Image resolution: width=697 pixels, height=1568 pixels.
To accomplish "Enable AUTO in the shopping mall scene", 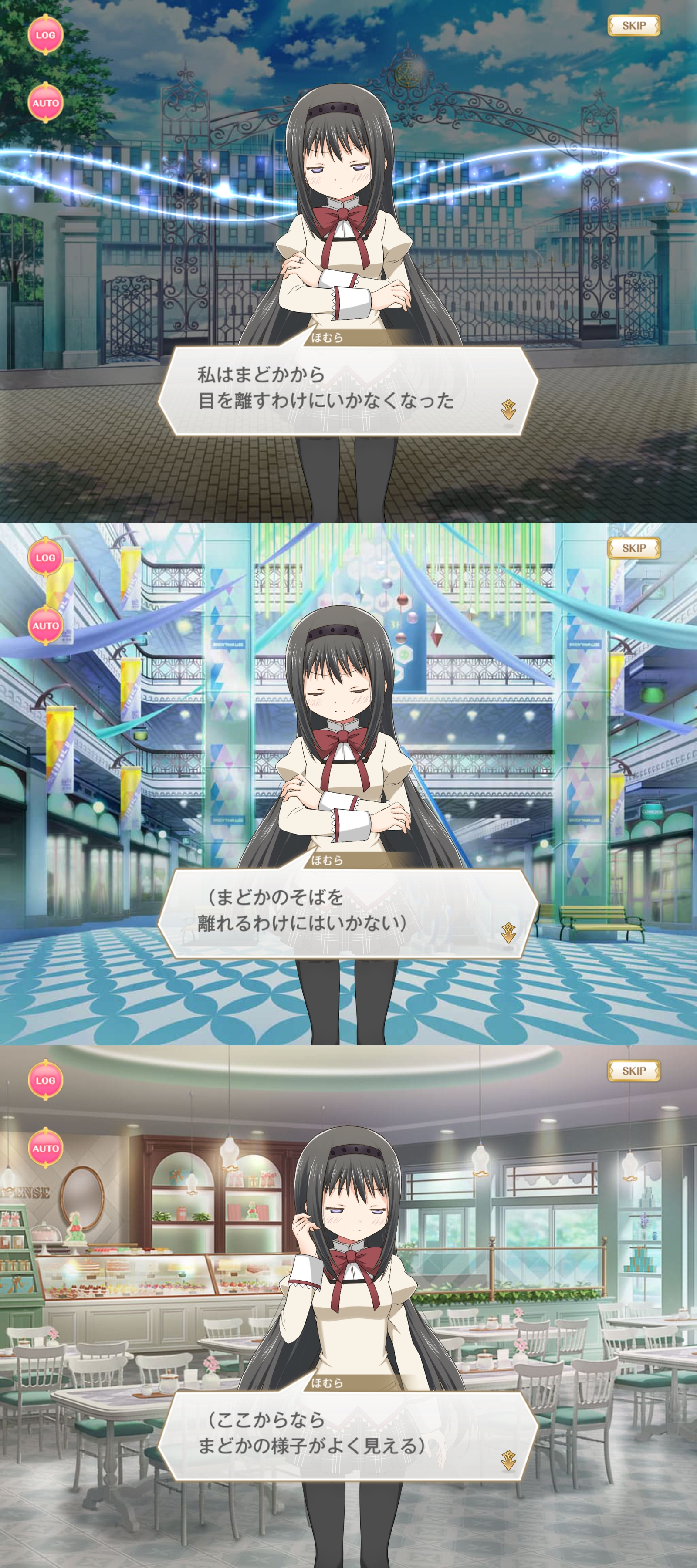I will 45,626.
